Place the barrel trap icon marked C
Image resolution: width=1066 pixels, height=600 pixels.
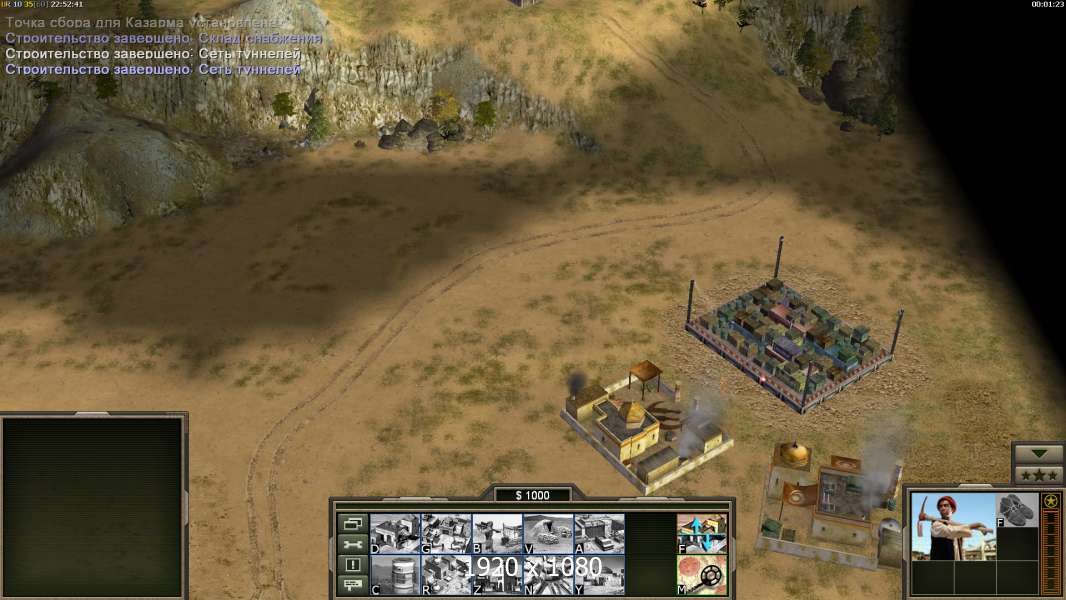(395, 574)
